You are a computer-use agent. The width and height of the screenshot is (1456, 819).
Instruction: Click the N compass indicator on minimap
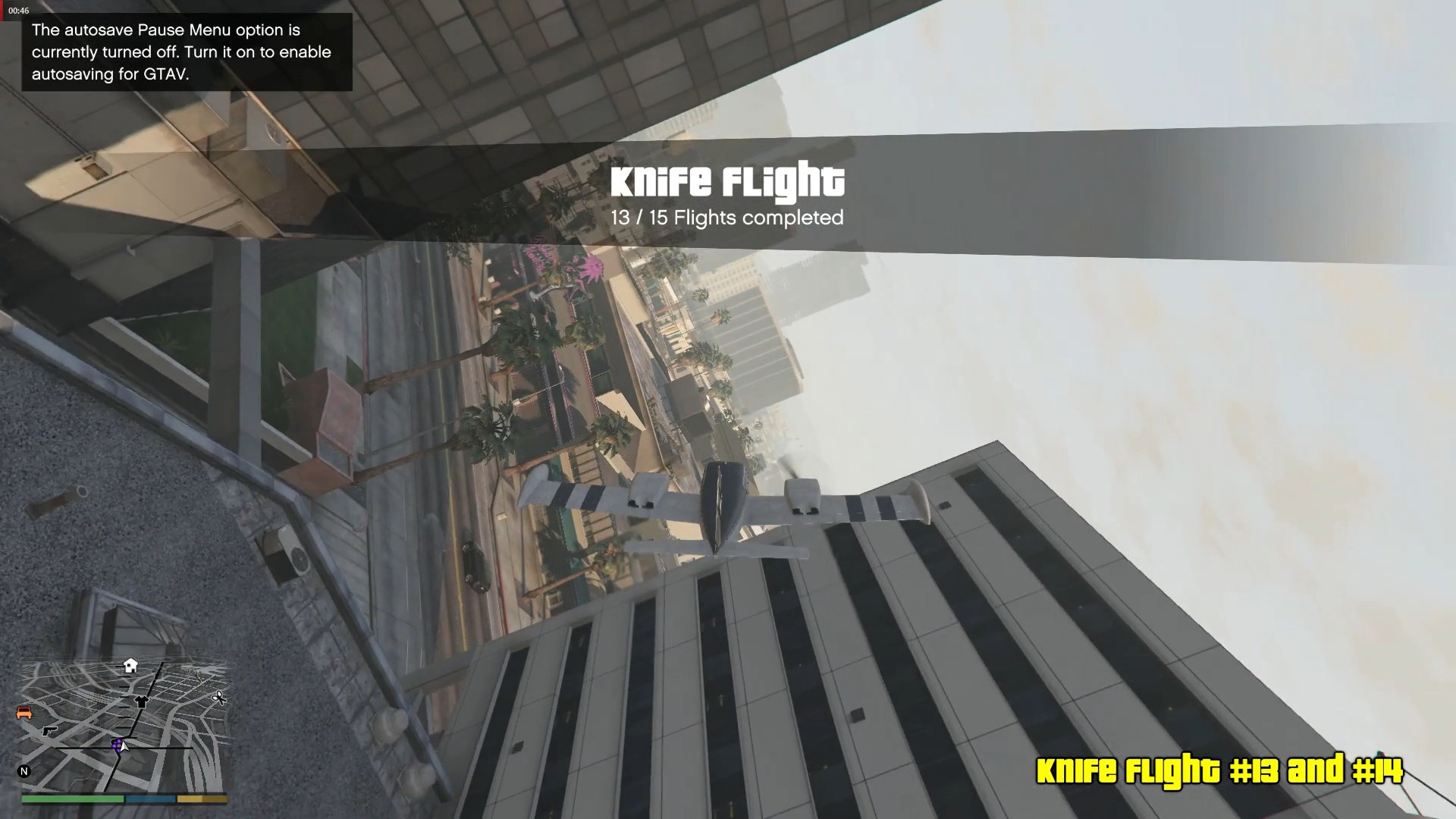click(24, 770)
